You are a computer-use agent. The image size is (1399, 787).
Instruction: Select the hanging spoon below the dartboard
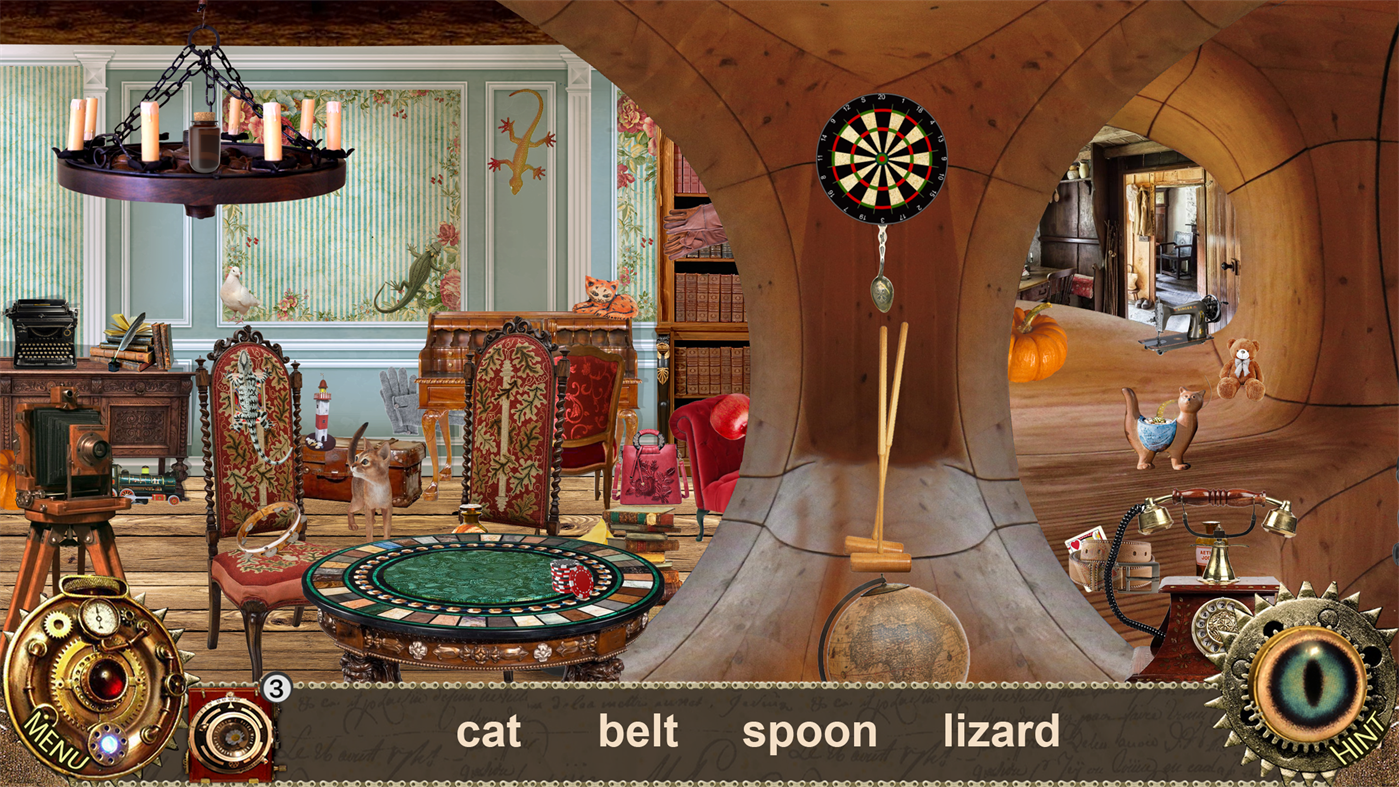[884, 290]
